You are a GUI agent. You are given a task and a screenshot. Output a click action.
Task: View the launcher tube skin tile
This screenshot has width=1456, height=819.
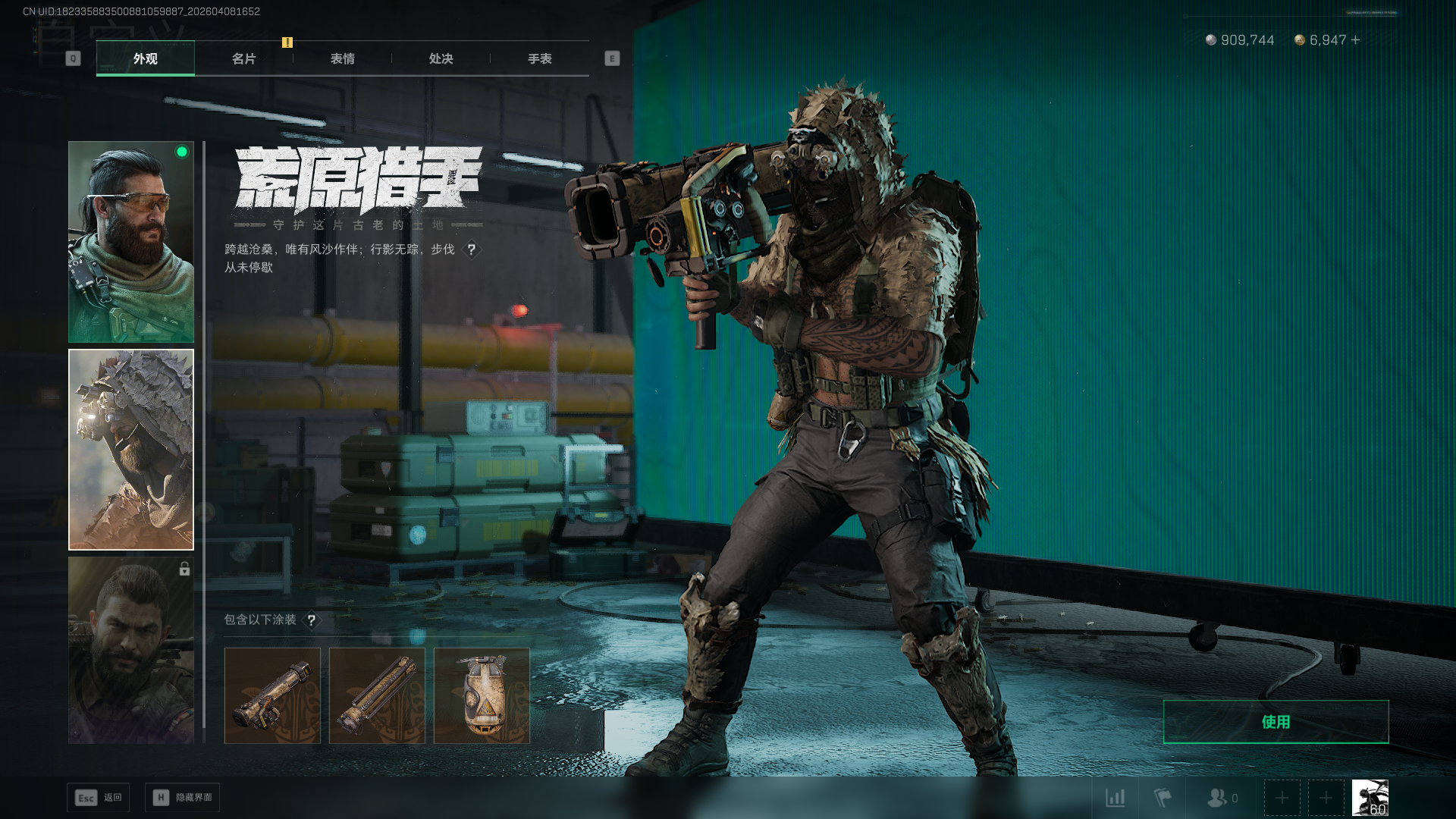[377, 695]
